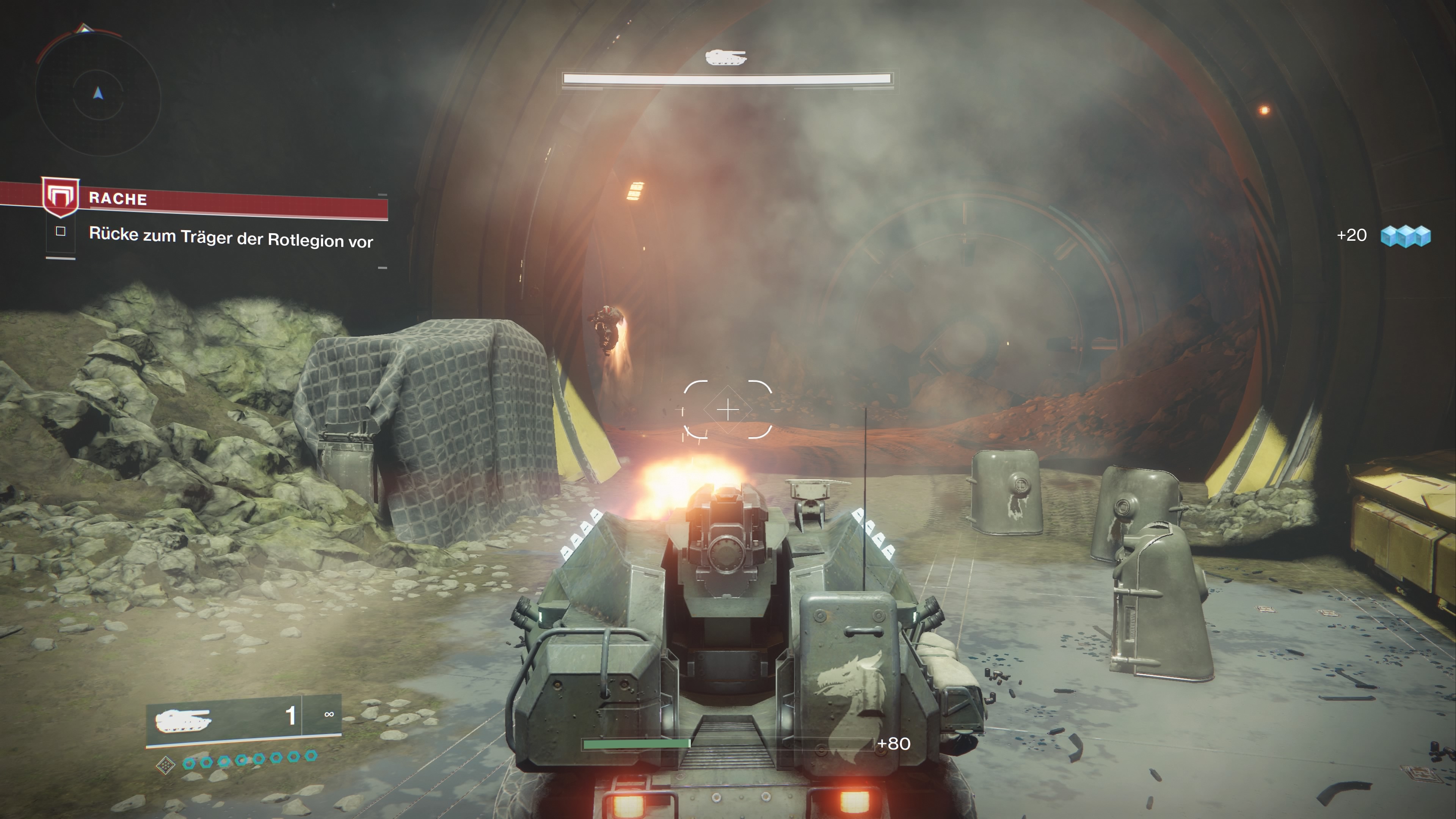This screenshot has height=819, width=1456.
Task: Toggle the Rotlegion objective checkbox
Action: (61, 231)
